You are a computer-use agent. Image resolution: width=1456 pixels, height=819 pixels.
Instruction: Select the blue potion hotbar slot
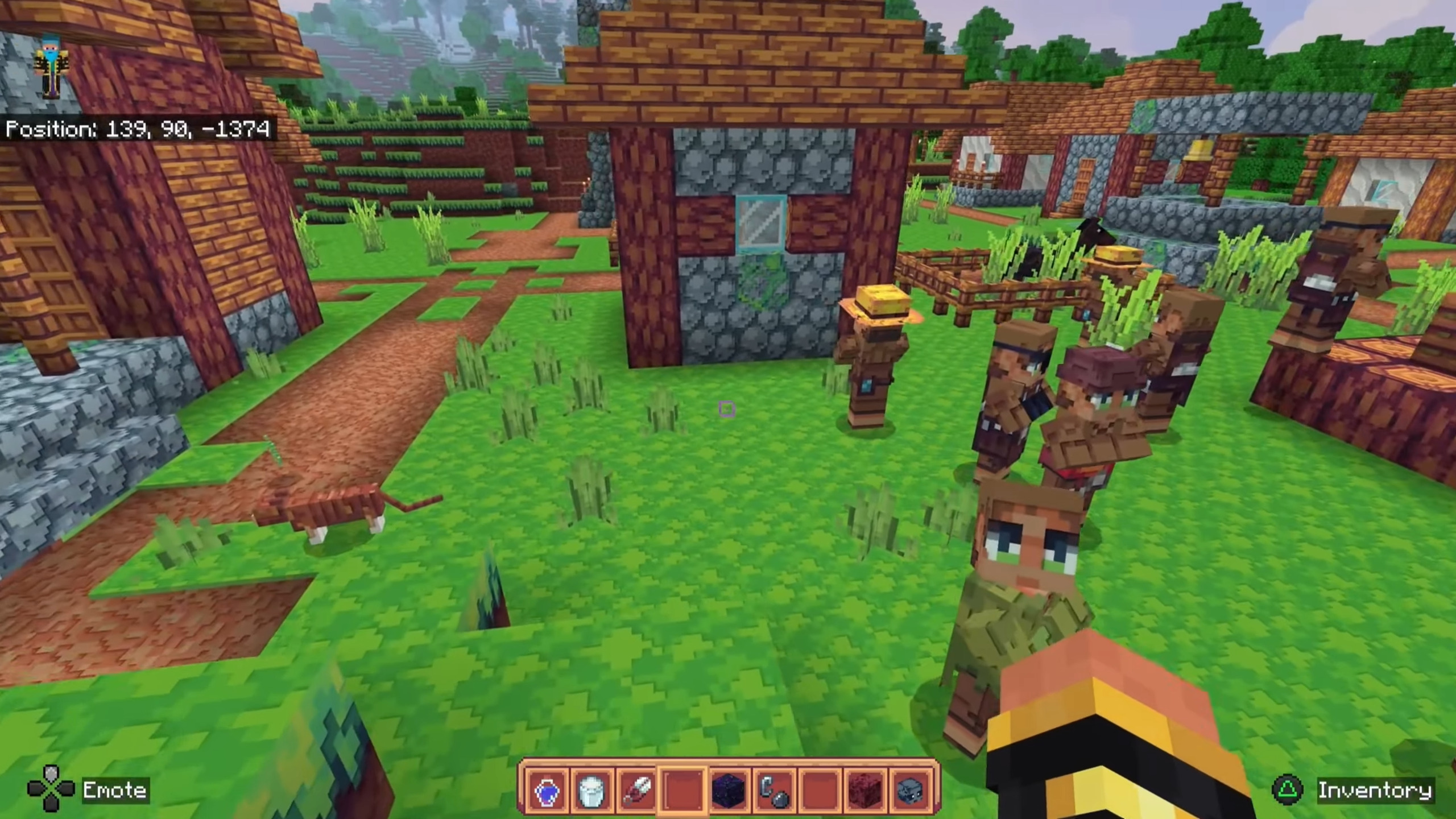[548, 790]
